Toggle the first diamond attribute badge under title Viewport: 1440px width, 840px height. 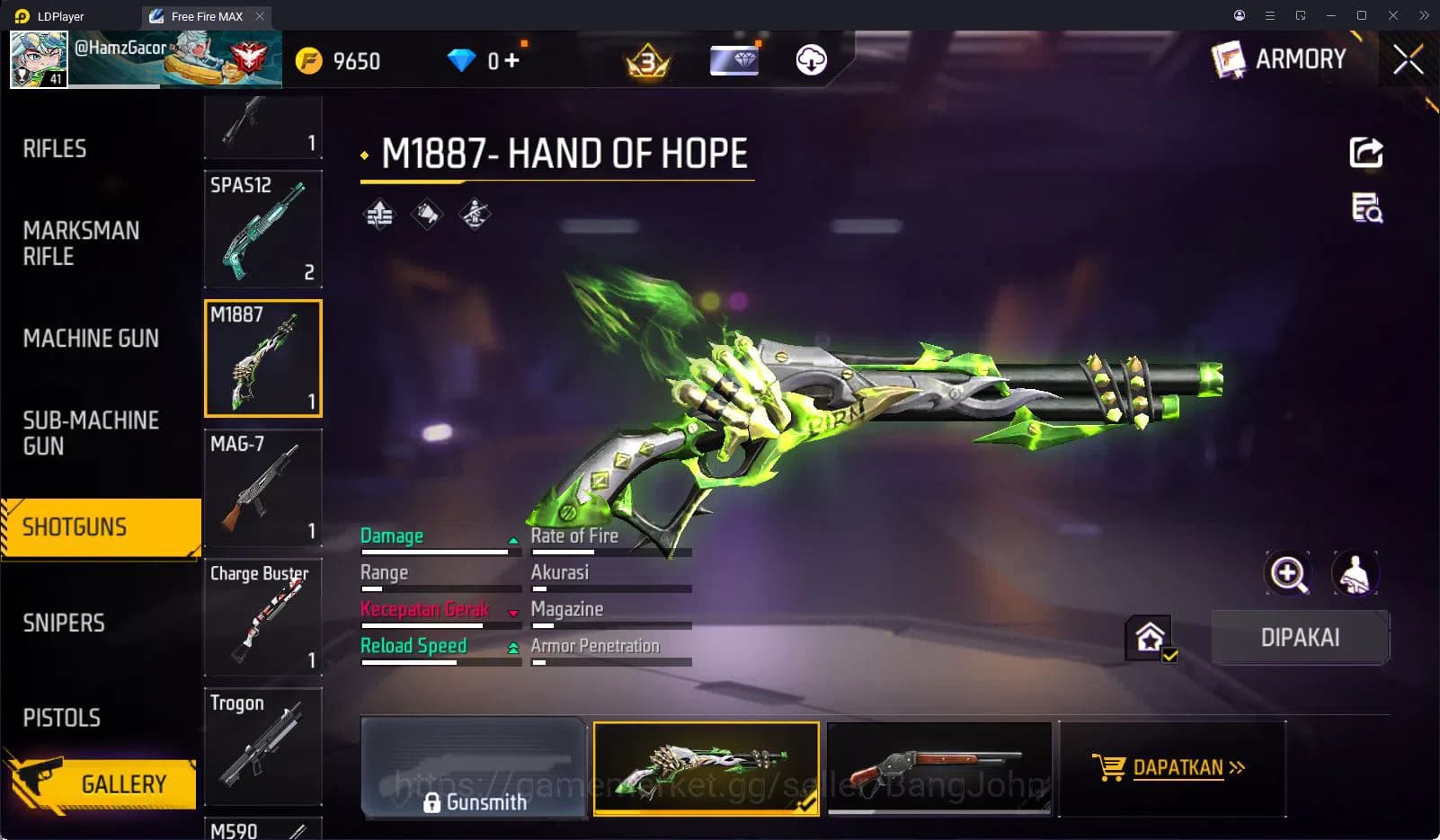pyautogui.click(x=379, y=214)
